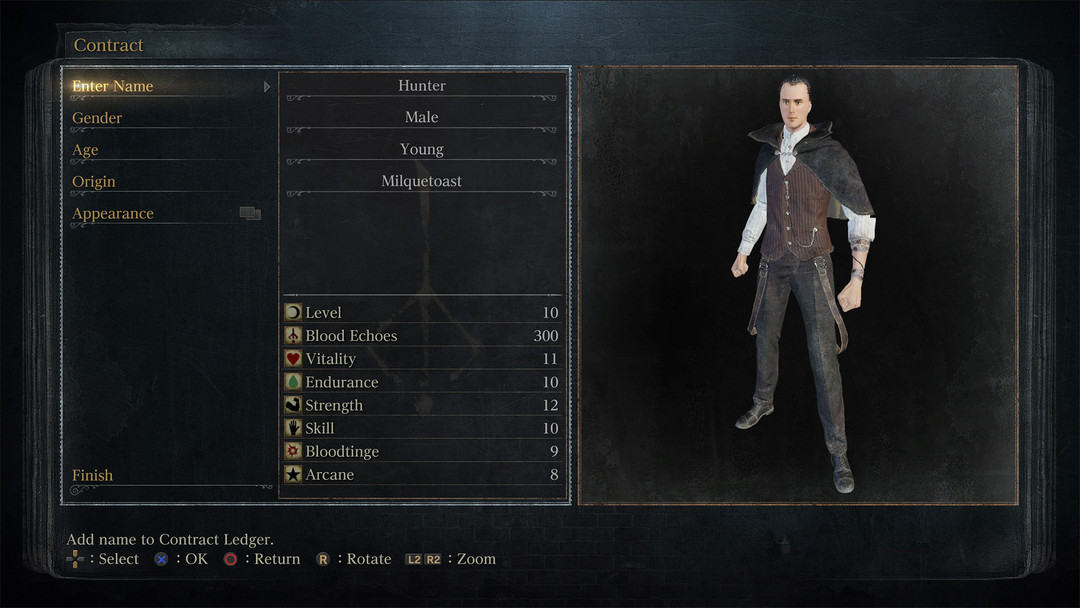Change the Male gender value
The width and height of the screenshot is (1080, 608).
(x=421, y=118)
